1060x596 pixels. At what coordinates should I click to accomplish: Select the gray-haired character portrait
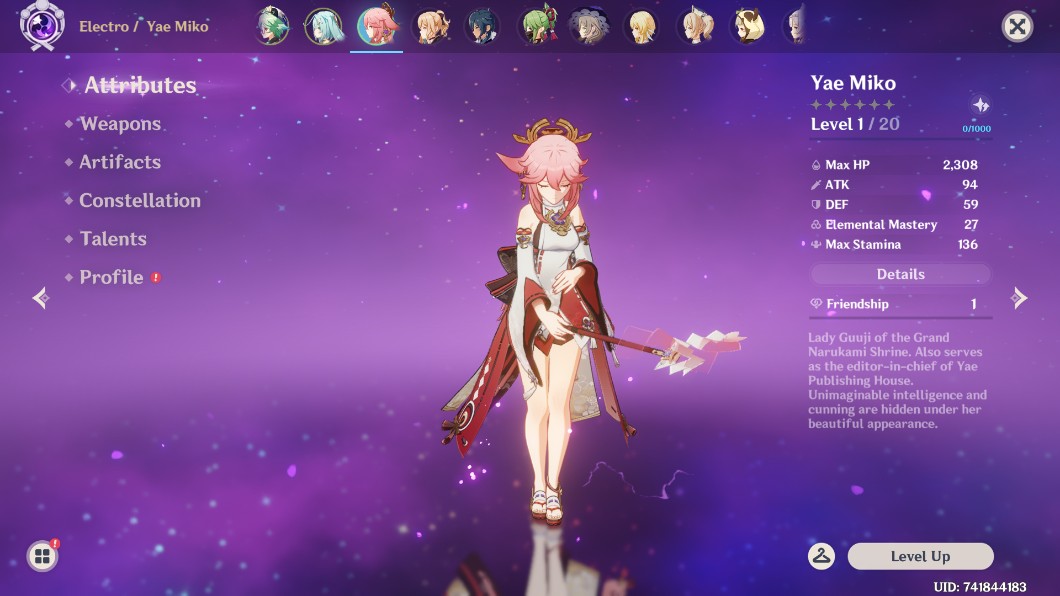click(x=589, y=26)
